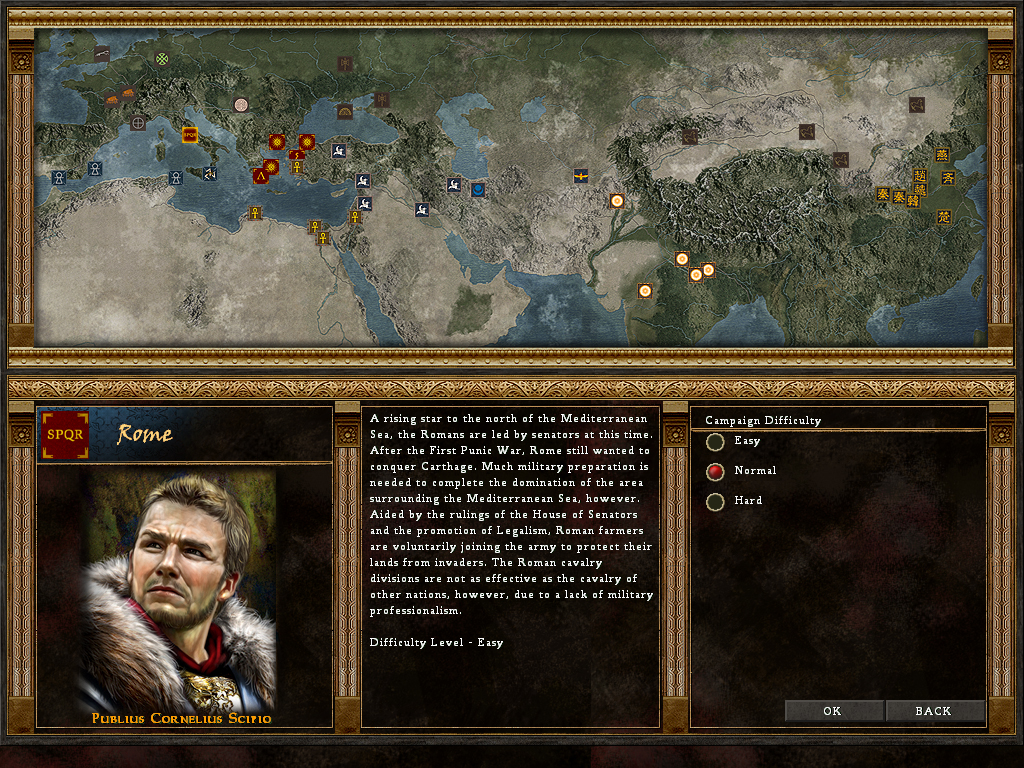Pick the crosshair circle marker in Gaul
1024x768 pixels.
click(138, 123)
